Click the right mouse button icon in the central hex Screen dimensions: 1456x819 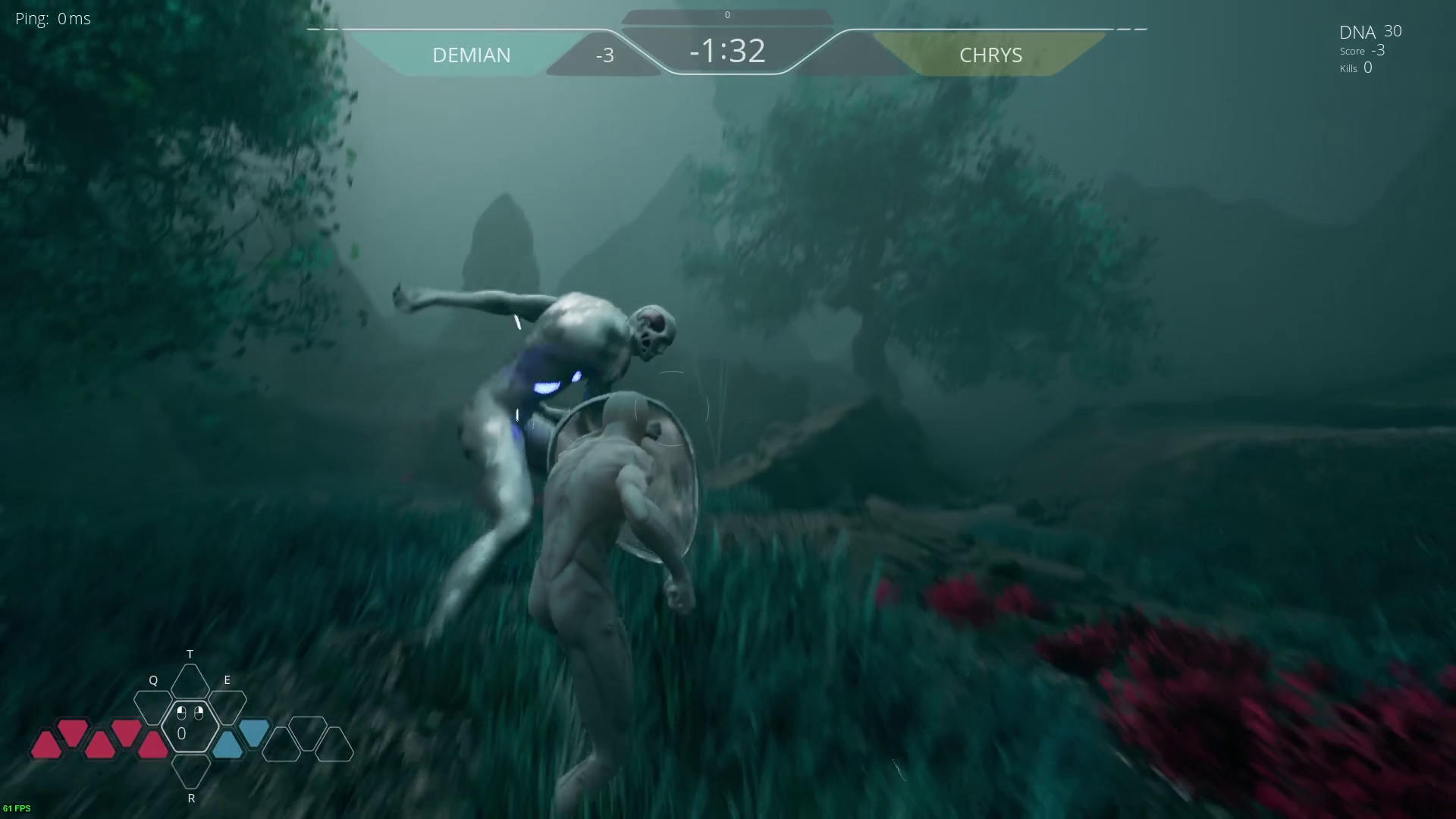coord(199,712)
